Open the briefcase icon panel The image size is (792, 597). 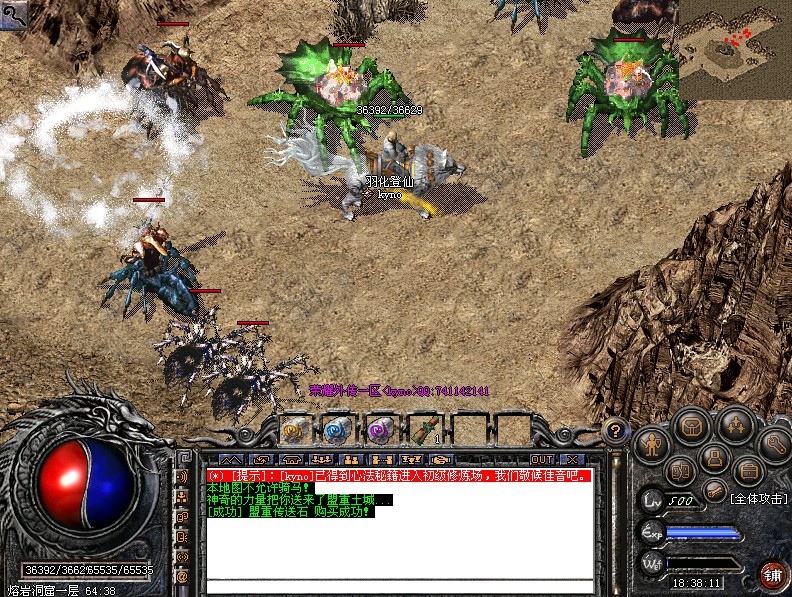(749, 470)
